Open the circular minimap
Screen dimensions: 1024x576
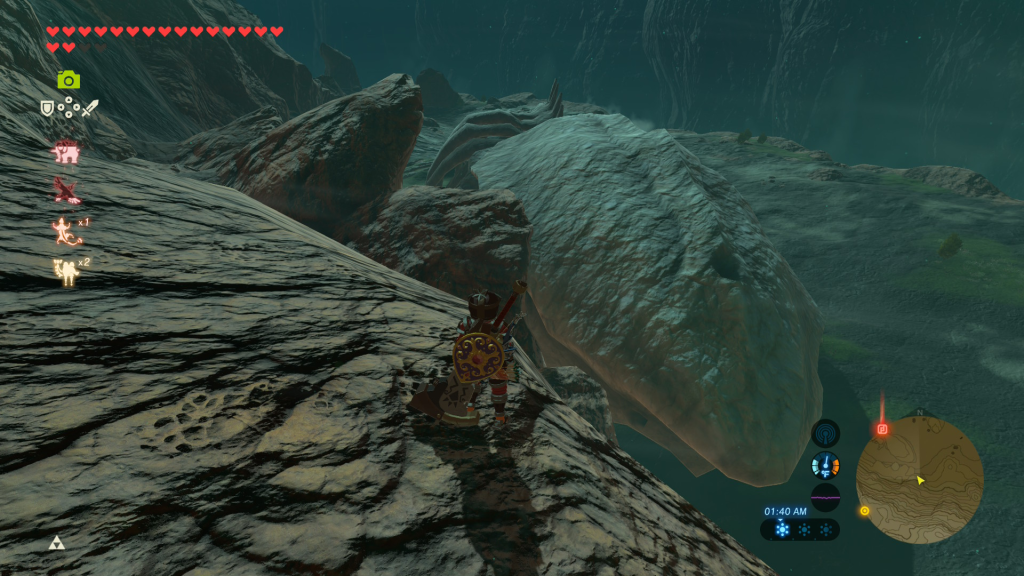(919, 480)
